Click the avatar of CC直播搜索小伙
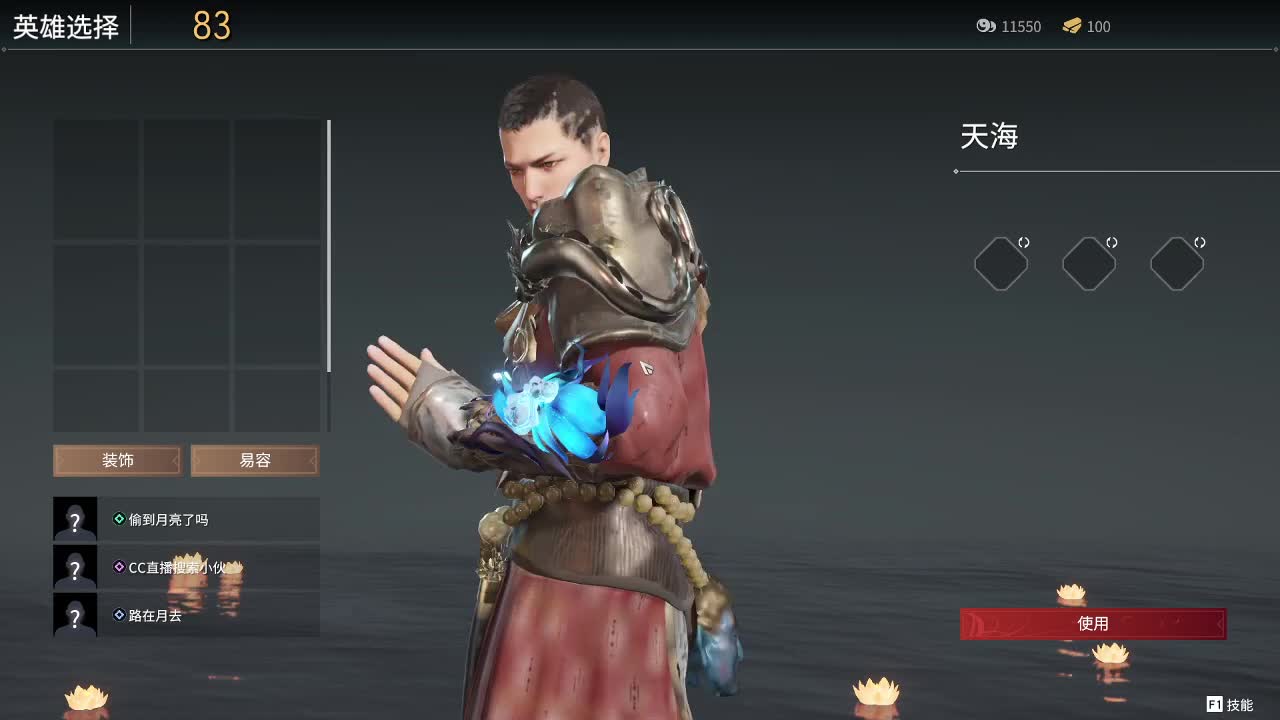 coord(75,567)
